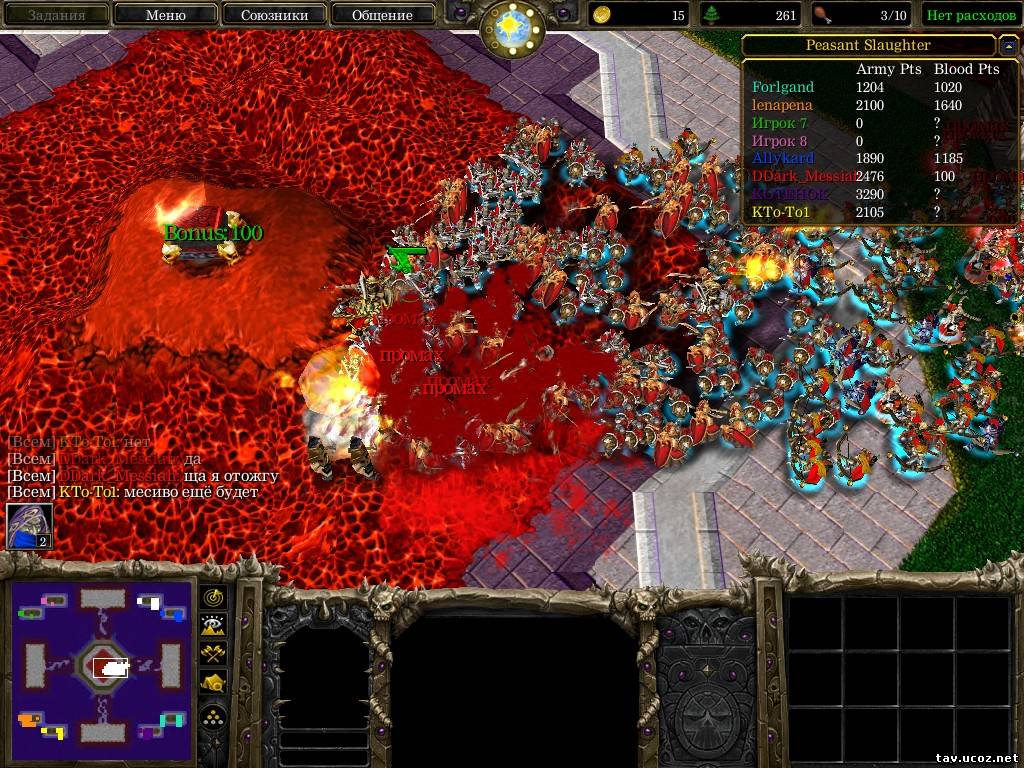Screen dimensions: 1024x768
Task: Activate the minimap signal ping button
Action: click(x=213, y=597)
